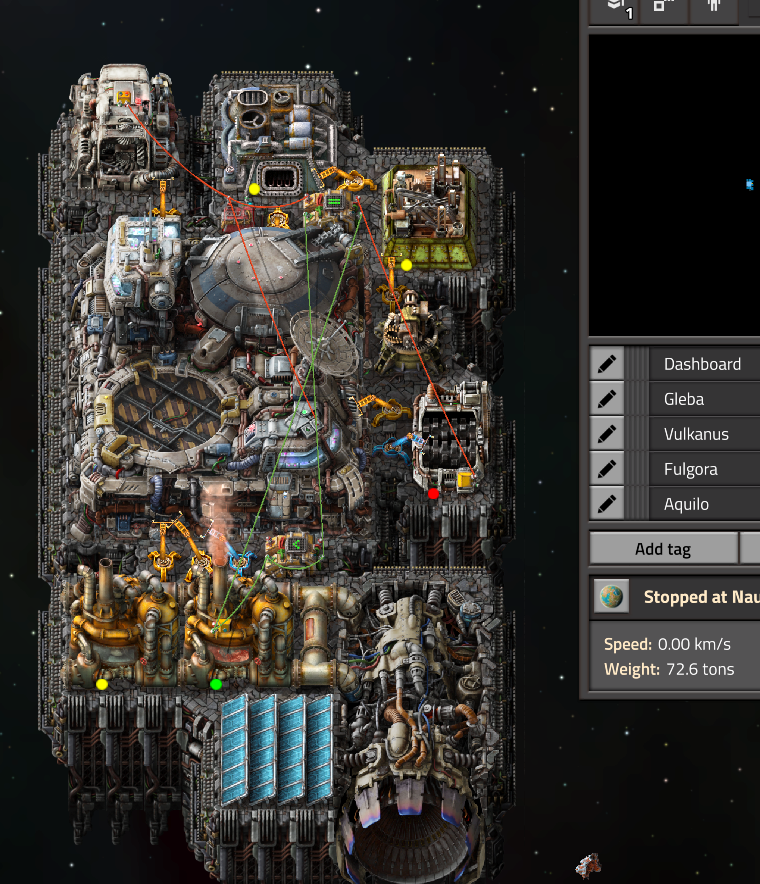
Task: Select the Fulgora tag entry
Action: coord(702,469)
